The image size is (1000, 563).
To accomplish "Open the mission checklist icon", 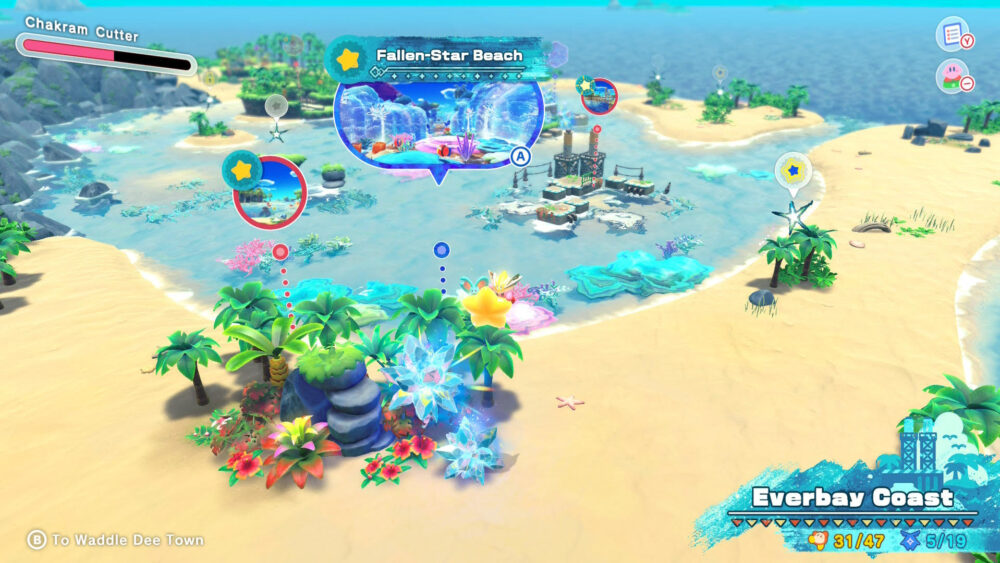I will [951, 35].
